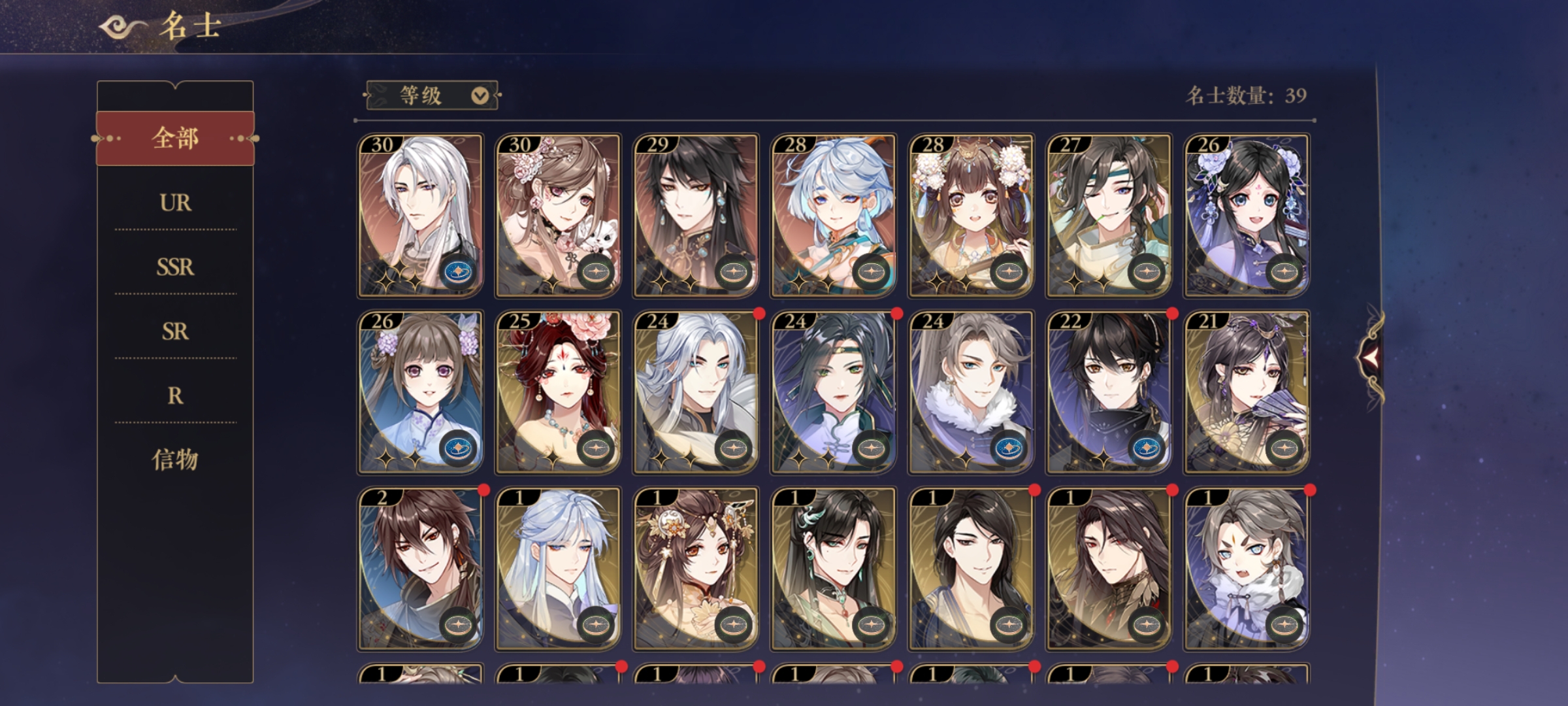This screenshot has height=706, width=1568.
Task: Switch to the 信物 tab
Action: click(175, 460)
